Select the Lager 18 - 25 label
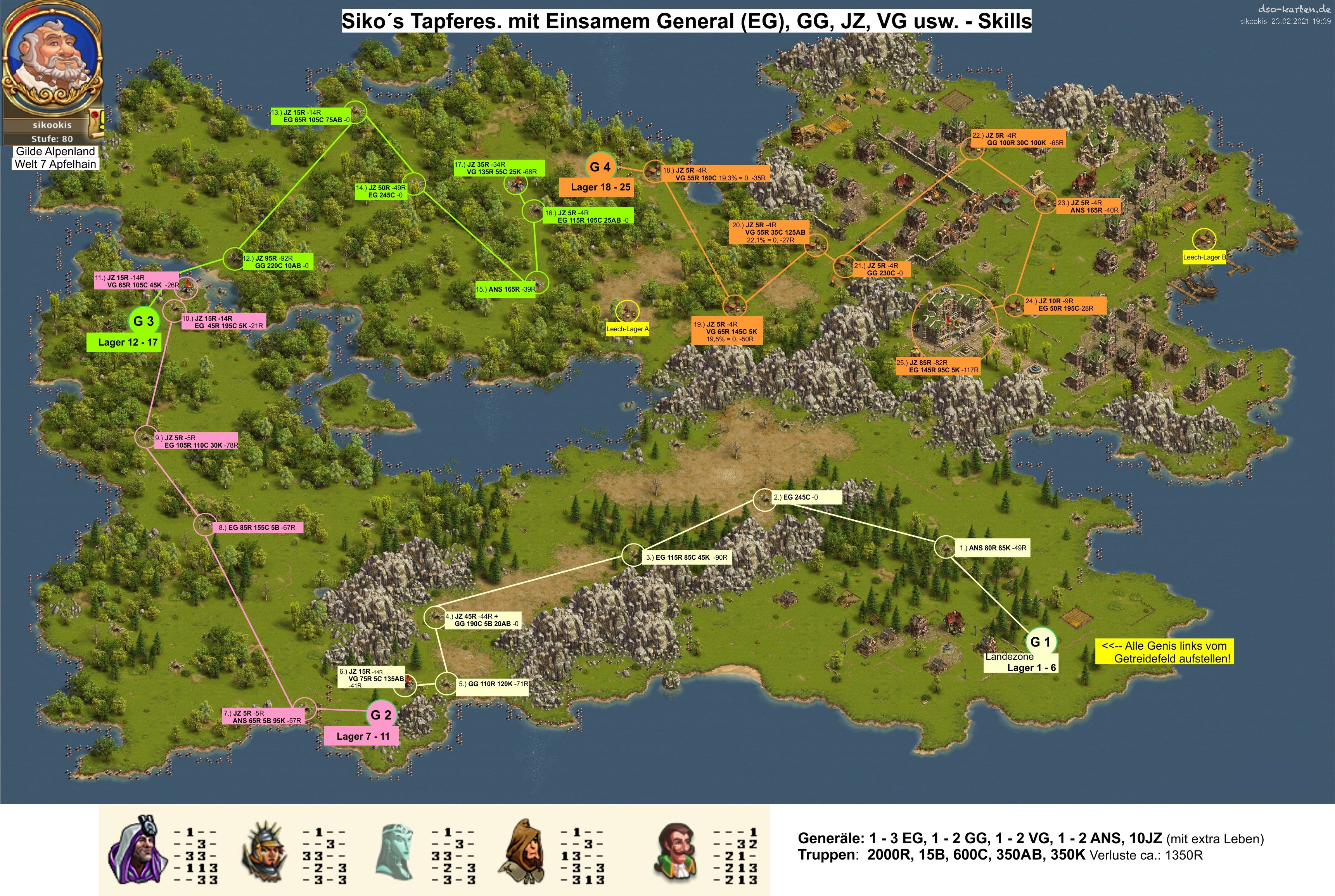Image resolution: width=1335 pixels, height=896 pixels. coord(600,187)
